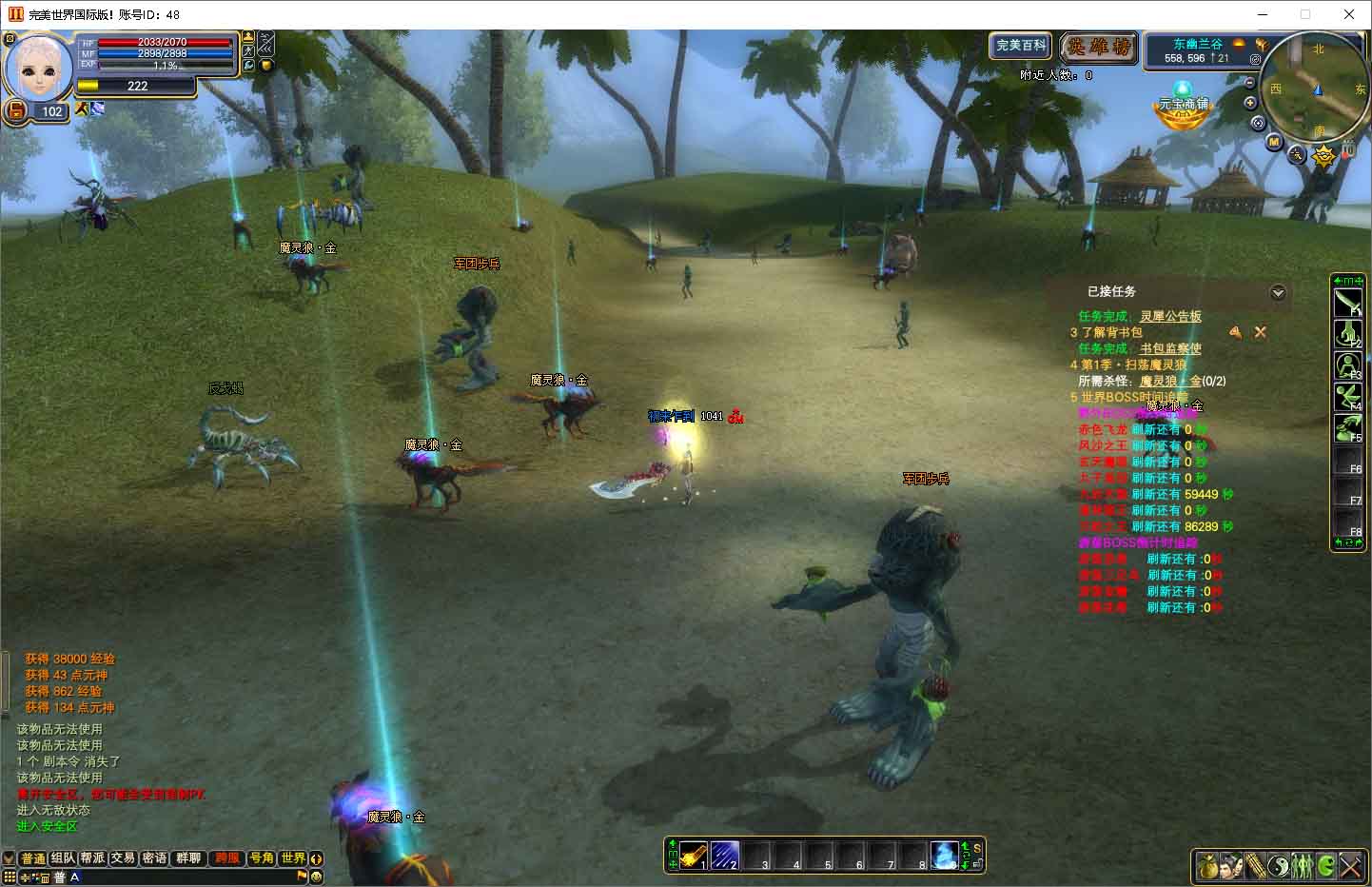1372x887 pixels.
Task: Collapse the 已接任务 quest tracker arrow
Action: click(x=1278, y=293)
